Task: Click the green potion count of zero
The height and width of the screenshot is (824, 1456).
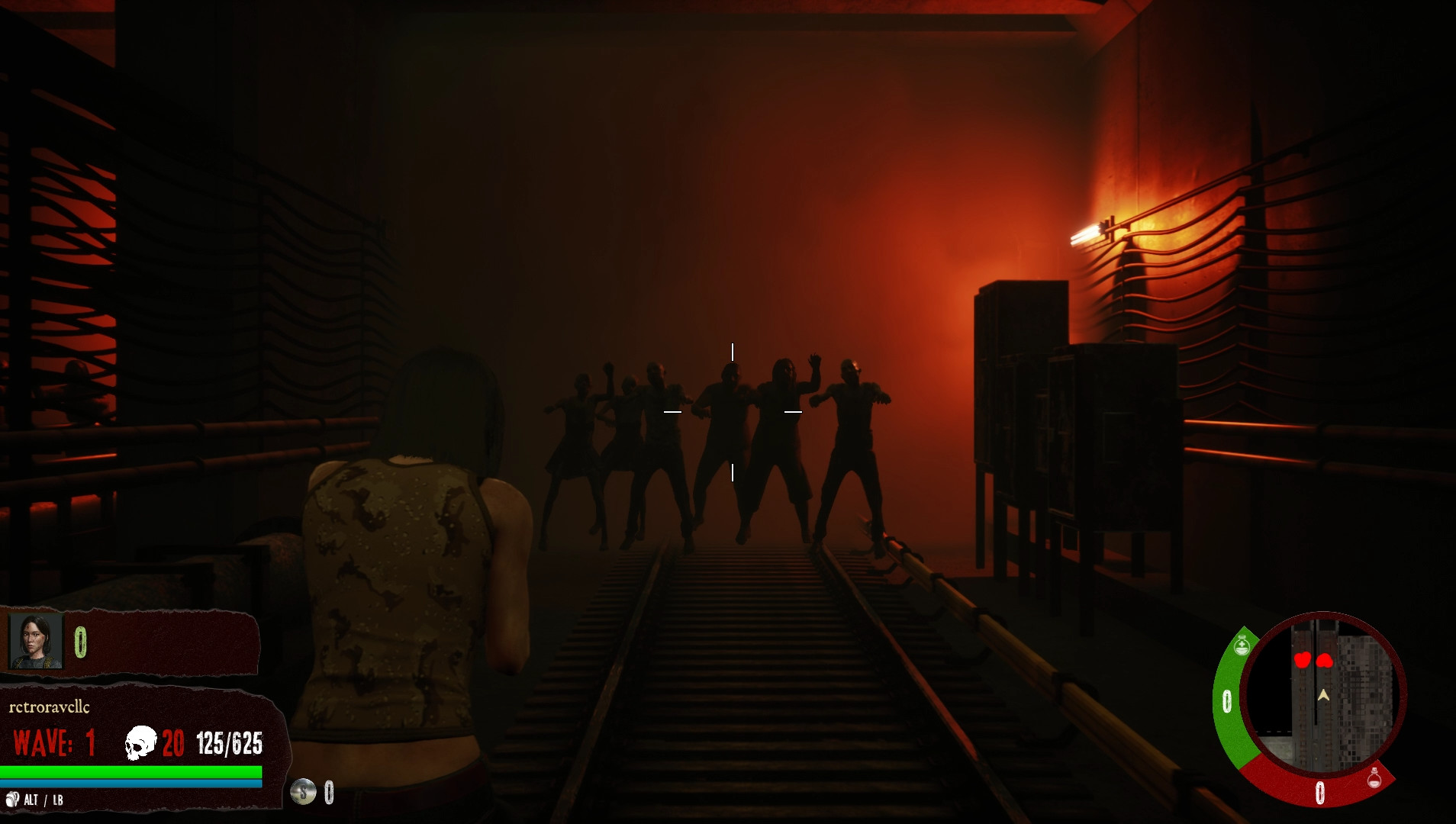Action: [x=1228, y=700]
